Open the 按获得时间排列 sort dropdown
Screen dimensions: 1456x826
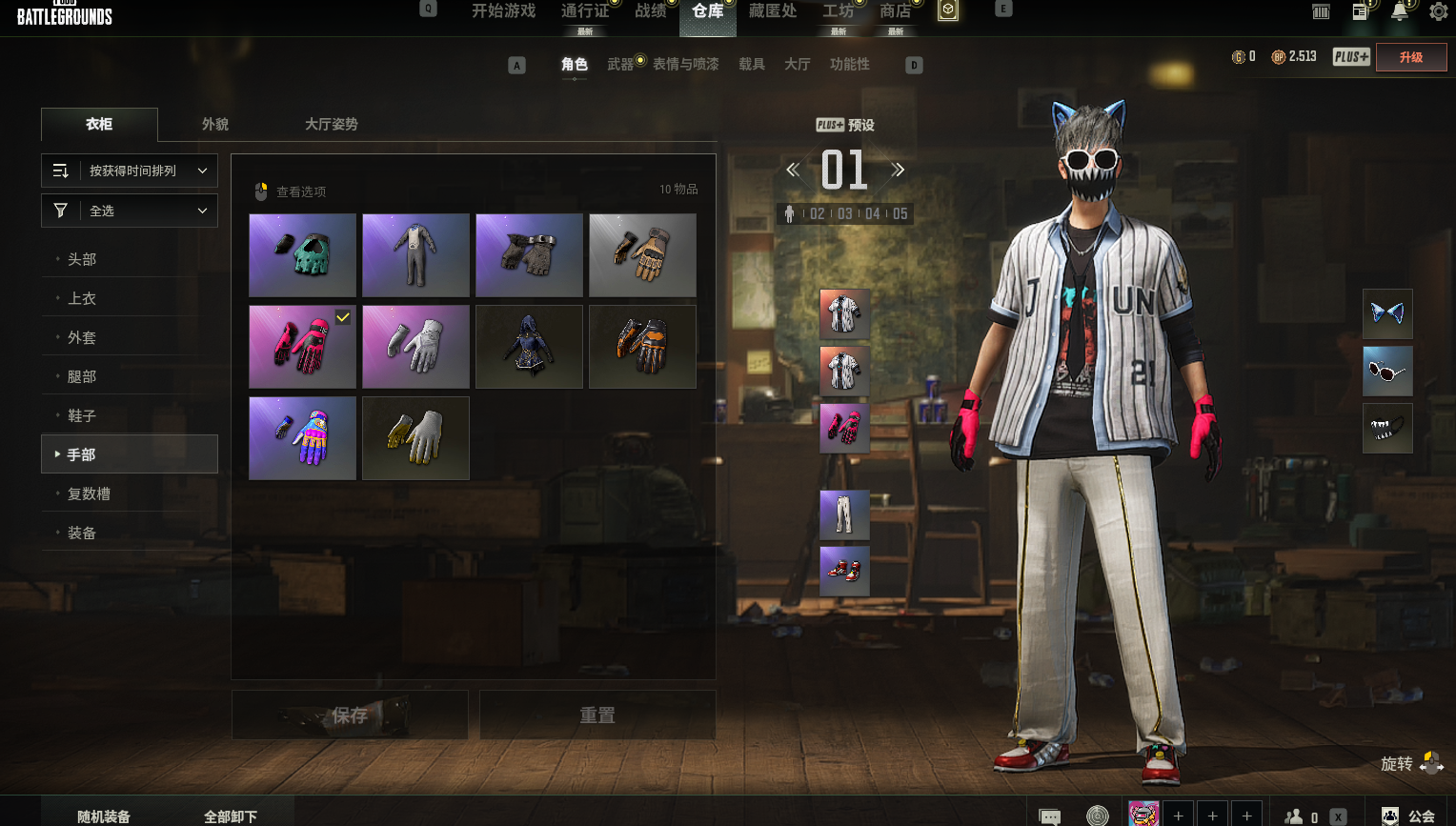tap(130, 171)
